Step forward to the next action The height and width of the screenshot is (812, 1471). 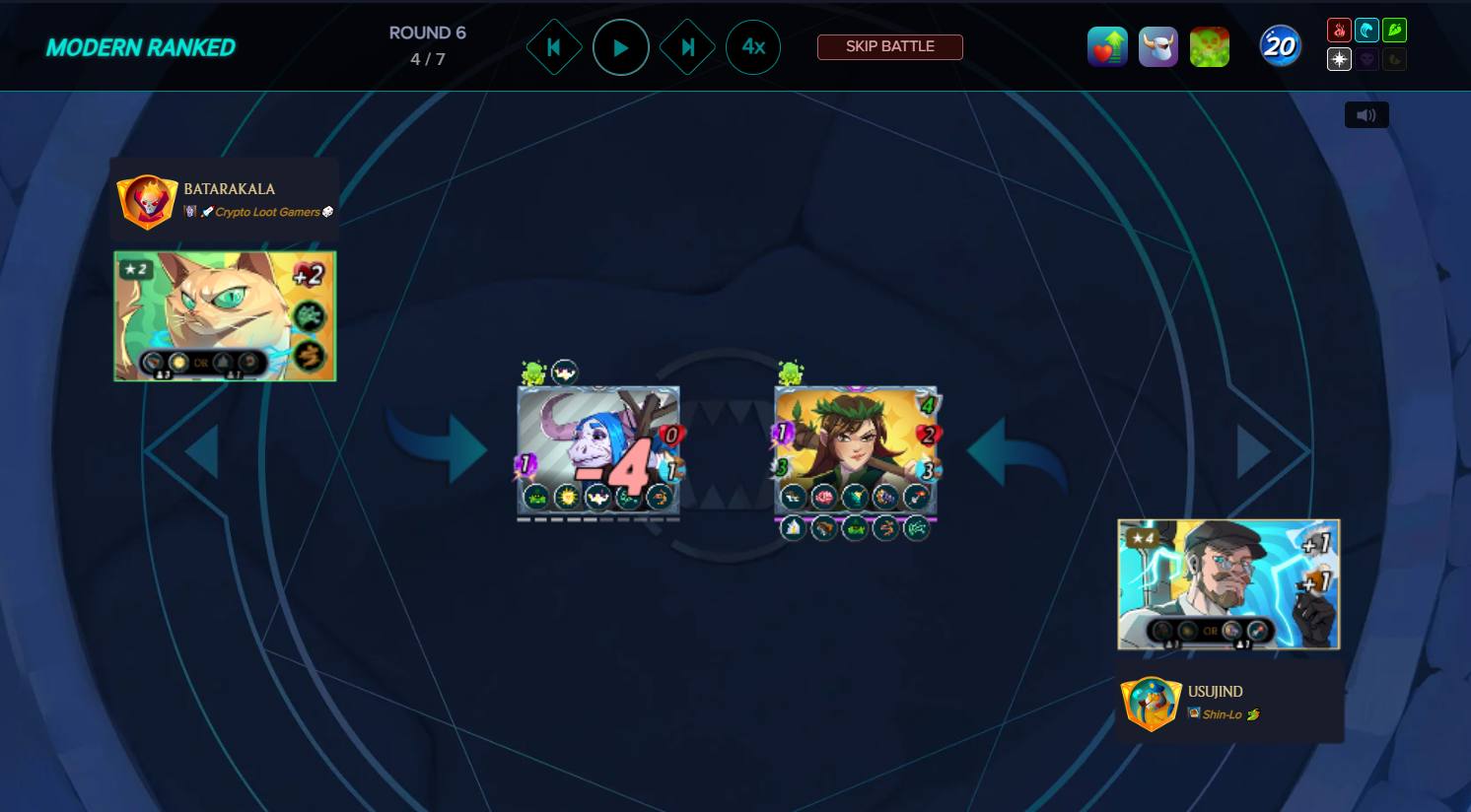[x=687, y=47]
